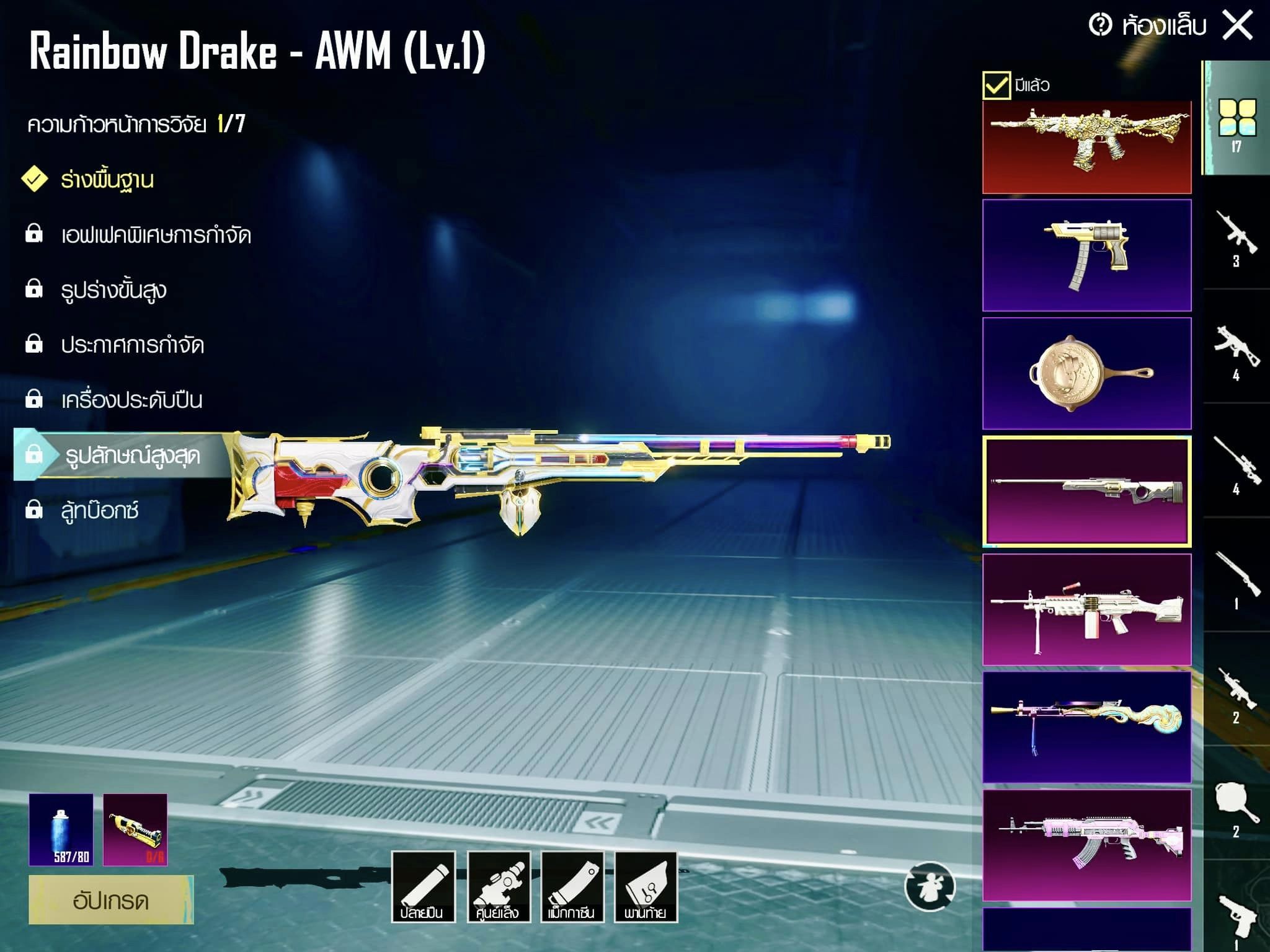This screenshot has height=952, width=1270.
Task: Open the ห้องแล็บ help info
Action: [1101, 25]
